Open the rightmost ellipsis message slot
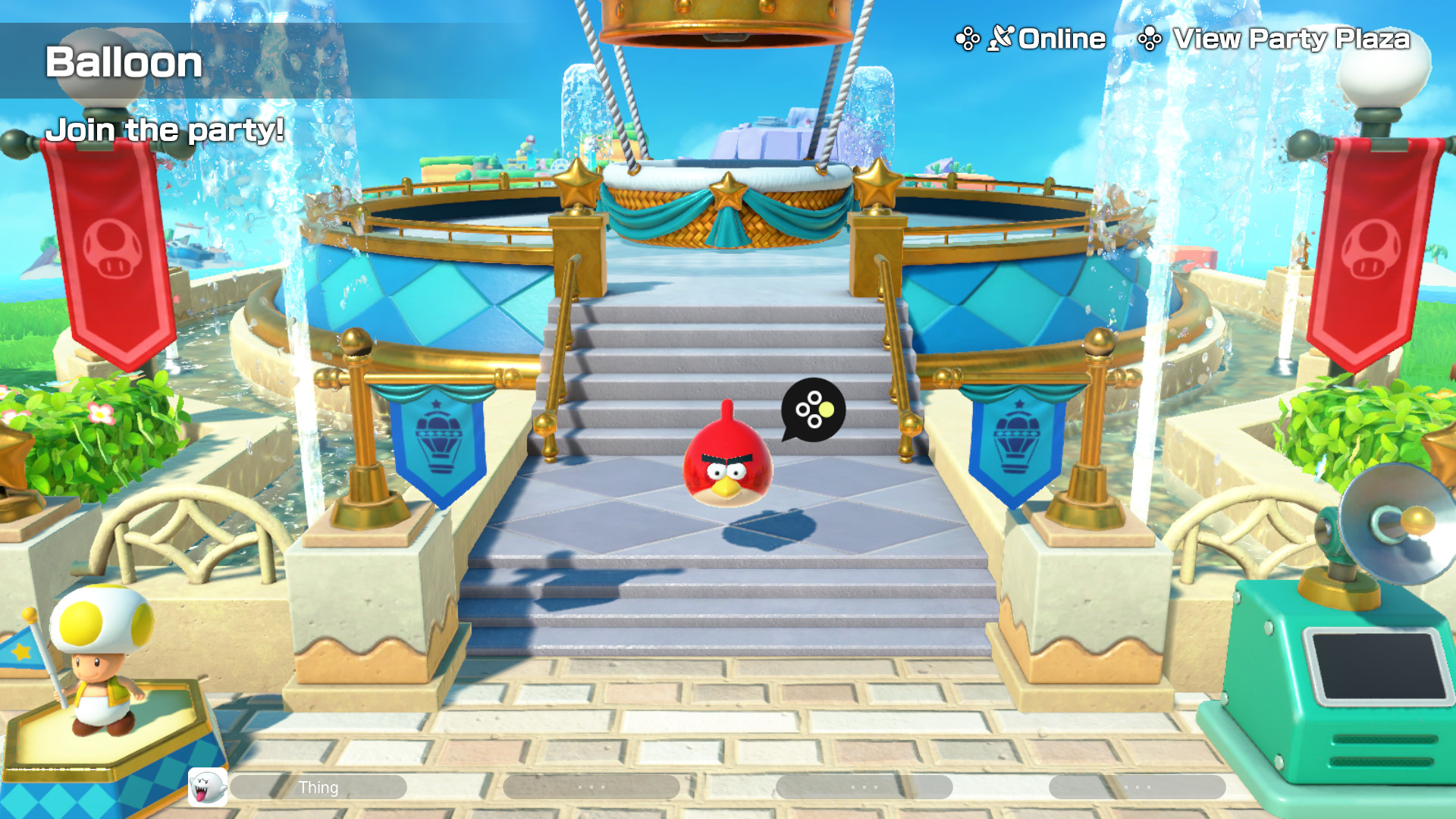The width and height of the screenshot is (1456, 819). (1137, 787)
